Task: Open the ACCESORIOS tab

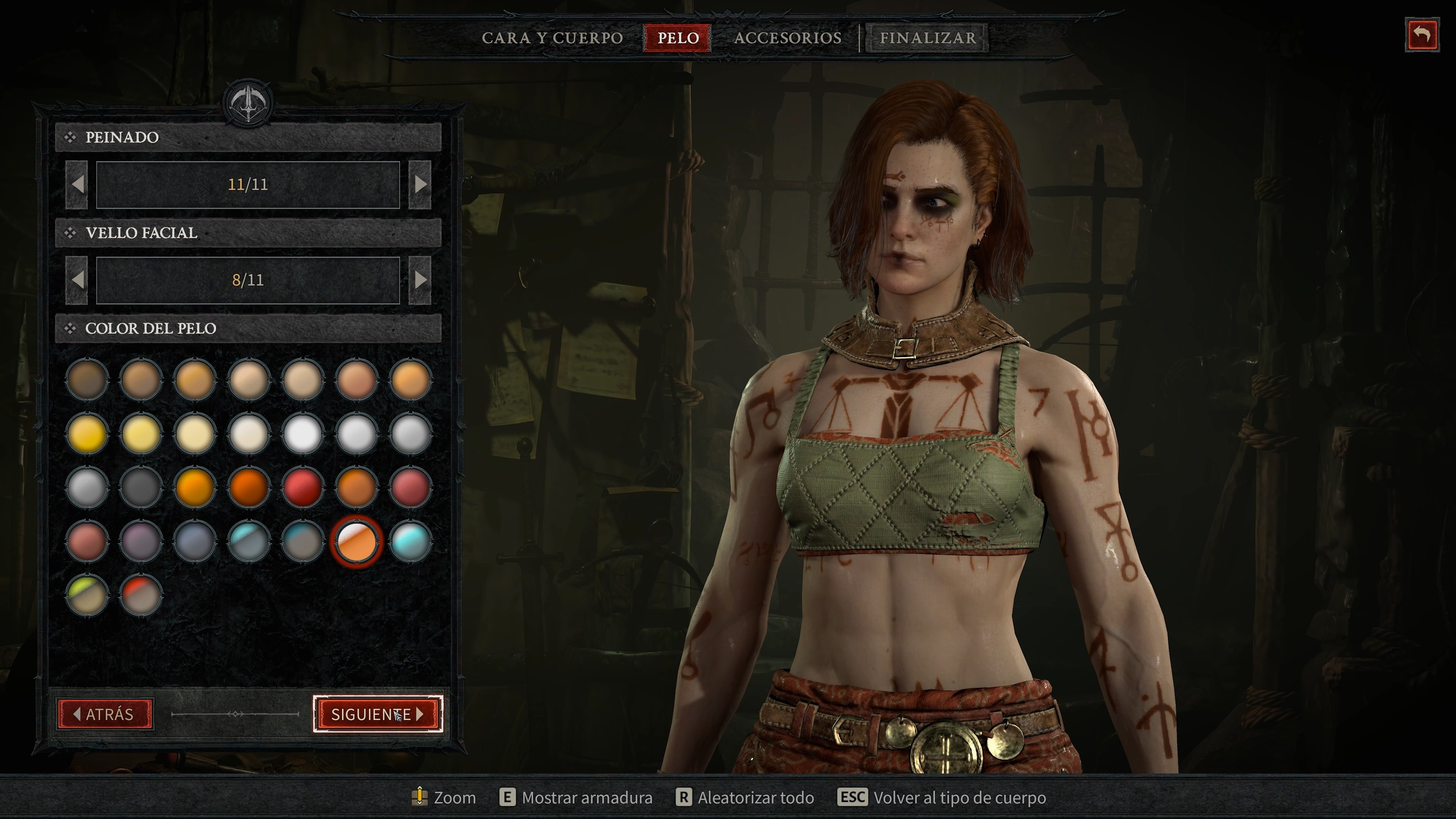Action: click(788, 37)
